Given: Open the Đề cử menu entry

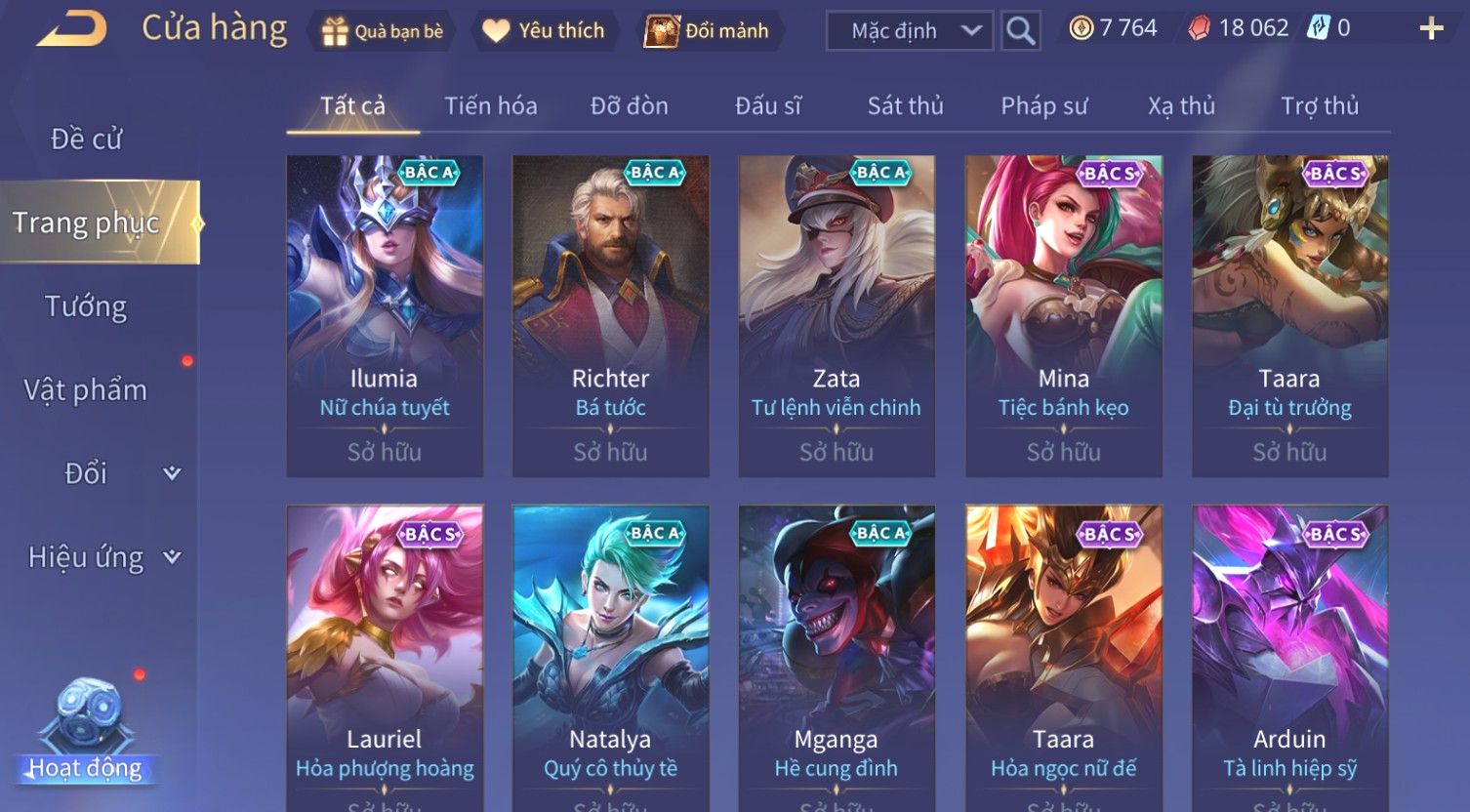Looking at the screenshot, I should pyautogui.click(x=87, y=140).
